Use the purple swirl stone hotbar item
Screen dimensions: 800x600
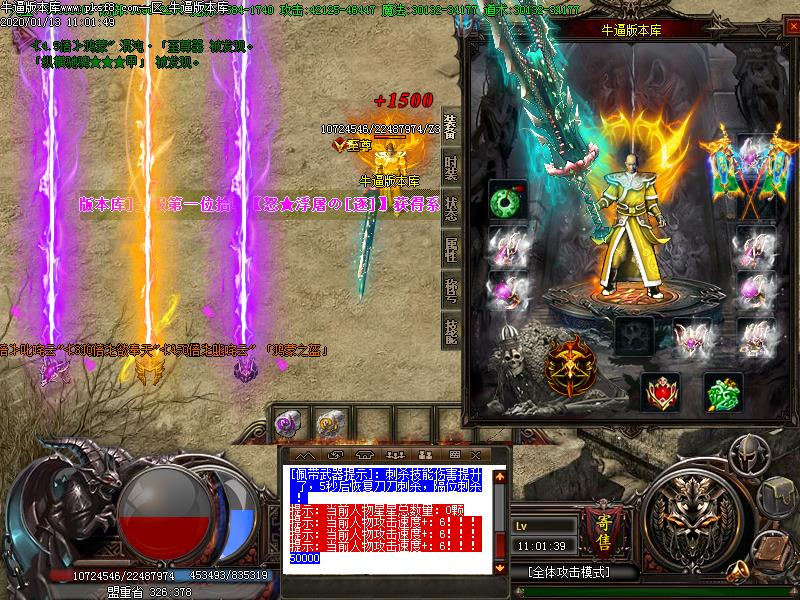(x=290, y=424)
